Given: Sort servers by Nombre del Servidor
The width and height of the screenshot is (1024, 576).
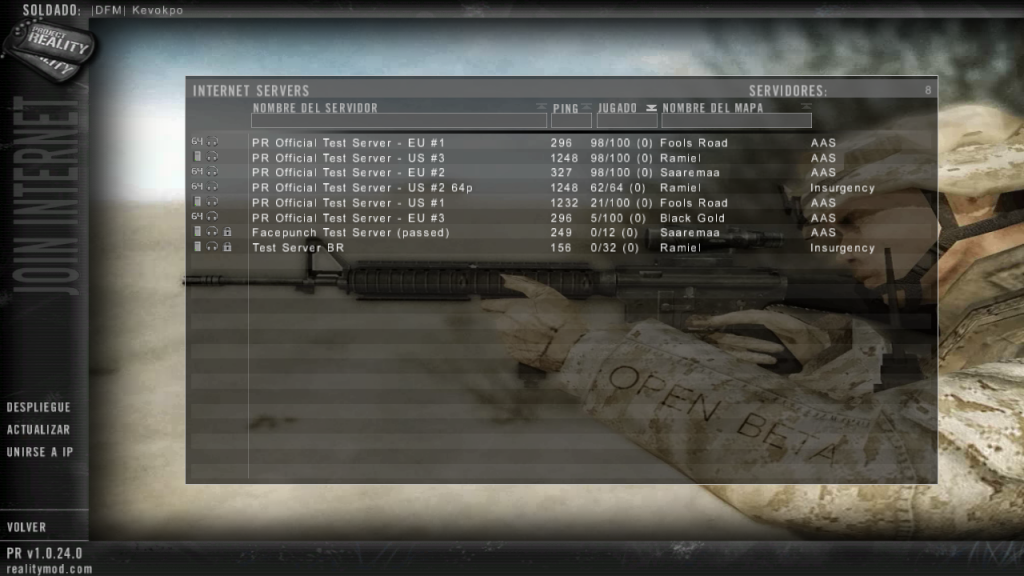Looking at the screenshot, I should pos(315,107).
